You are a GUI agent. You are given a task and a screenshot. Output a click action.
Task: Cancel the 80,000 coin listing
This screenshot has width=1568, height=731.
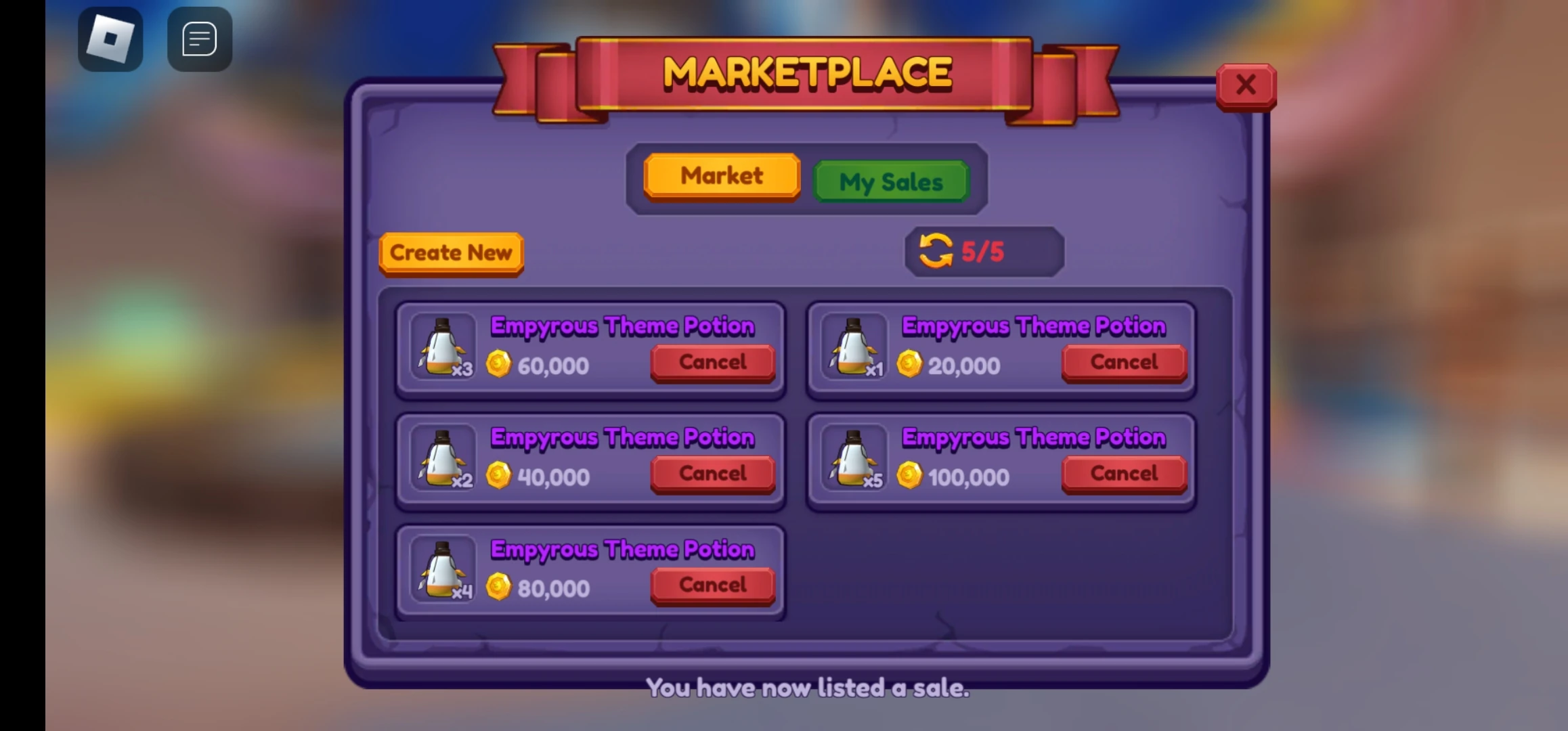pyautogui.click(x=712, y=585)
